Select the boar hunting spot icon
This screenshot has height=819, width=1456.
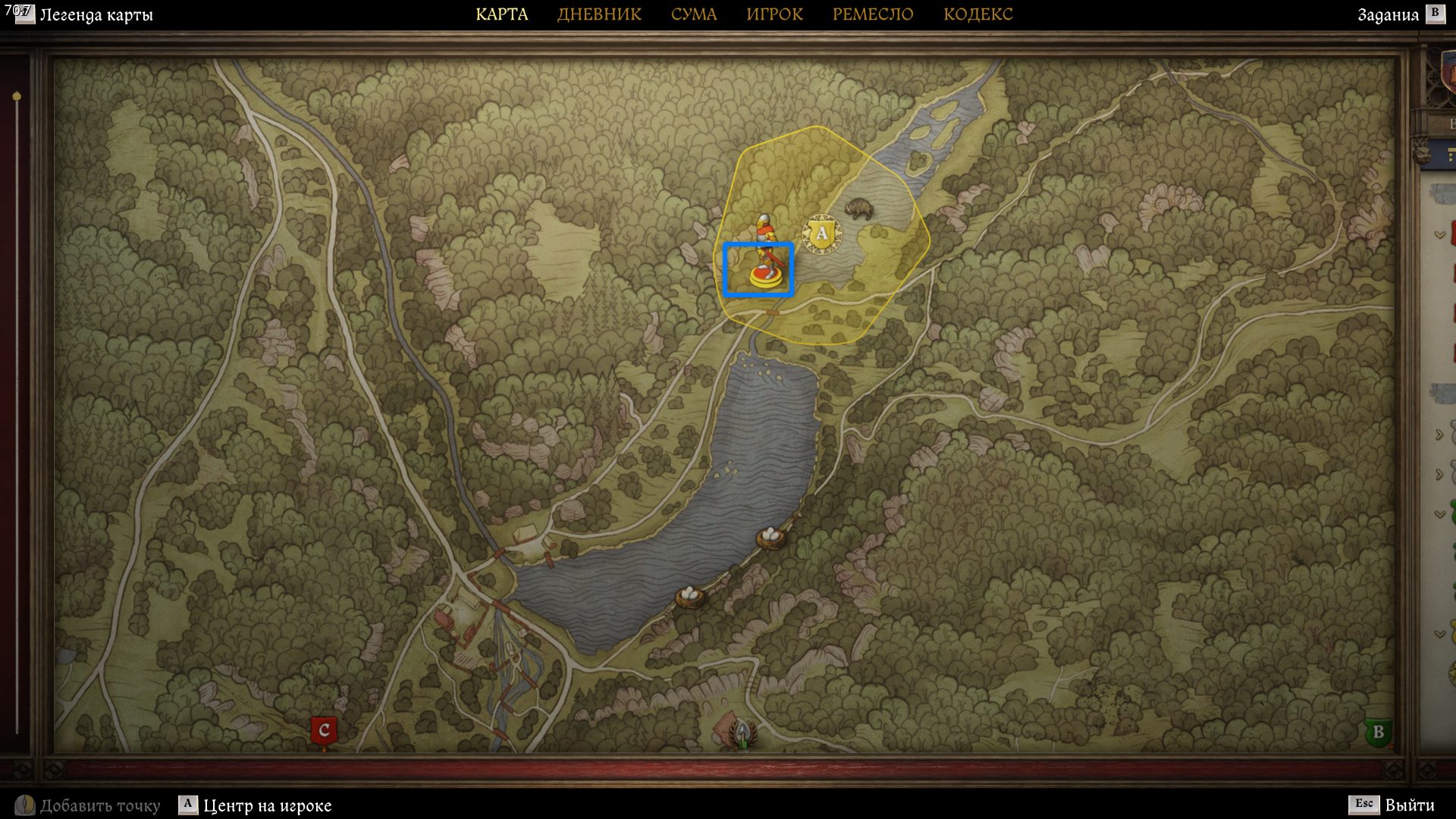tap(858, 208)
